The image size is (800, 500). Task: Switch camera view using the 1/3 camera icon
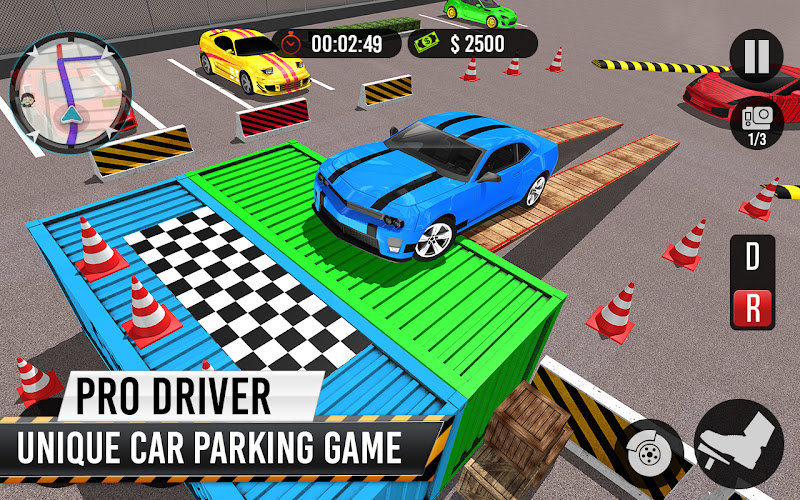pos(756,124)
